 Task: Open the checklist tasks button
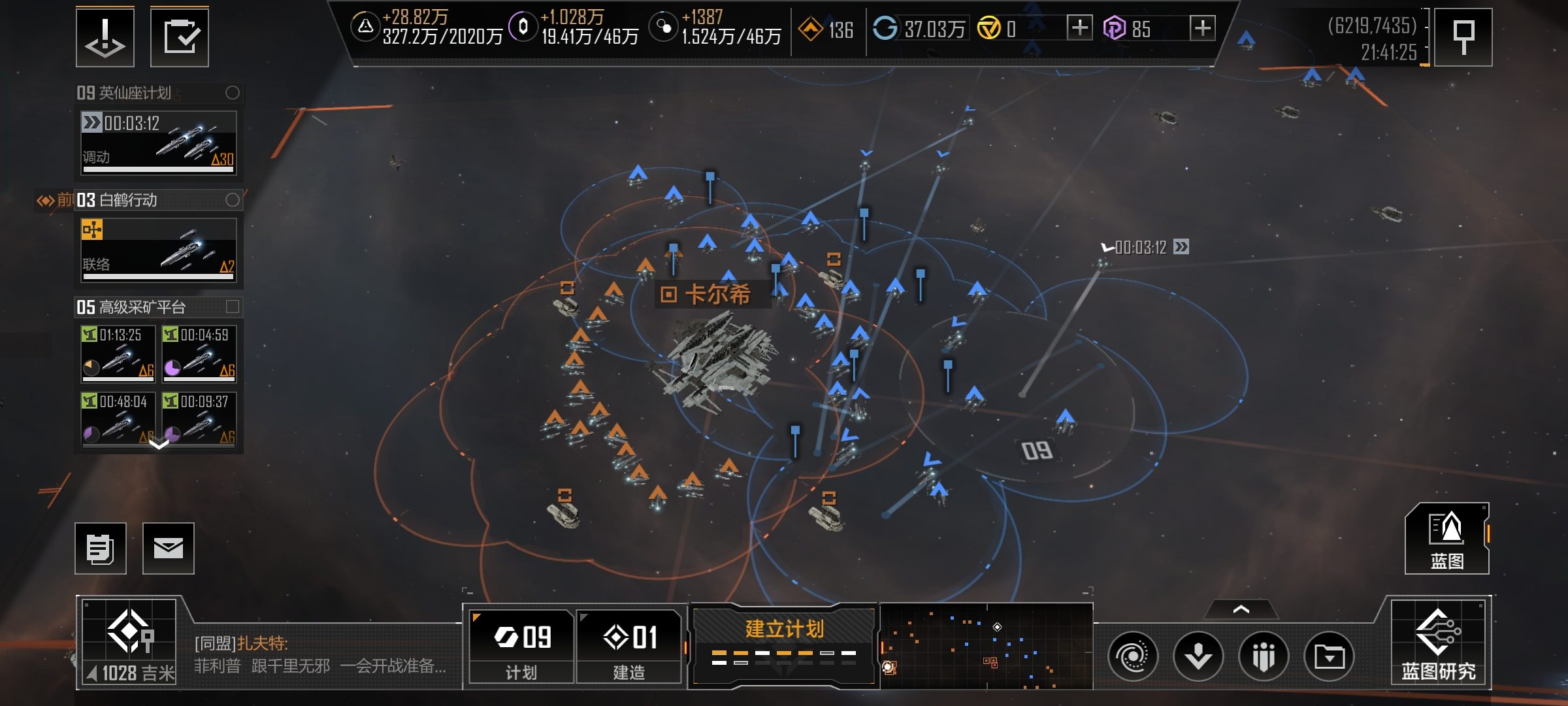pos(180,37)
